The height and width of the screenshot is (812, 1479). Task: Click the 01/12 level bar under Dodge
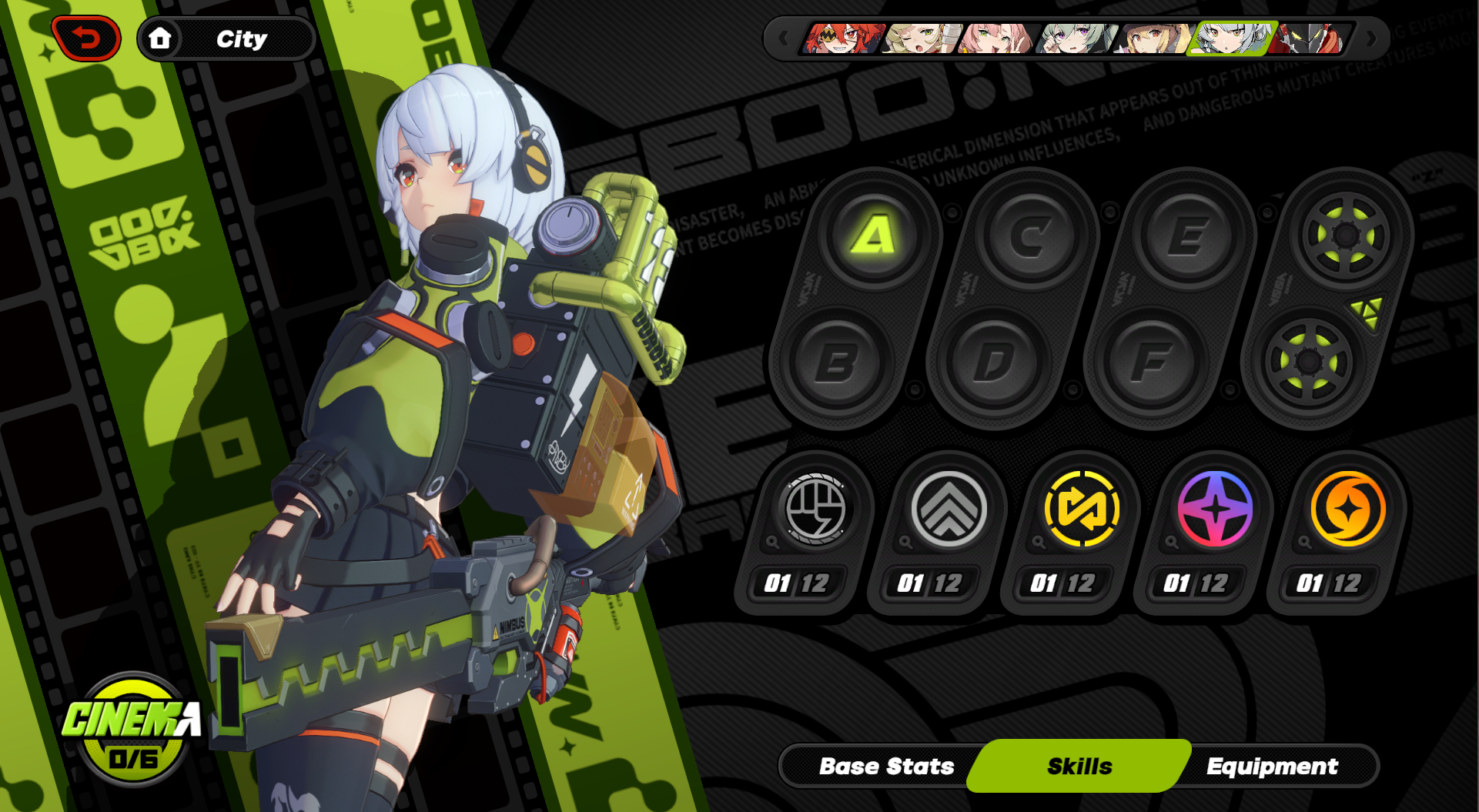pyautogui.click(x=930, y=583)
